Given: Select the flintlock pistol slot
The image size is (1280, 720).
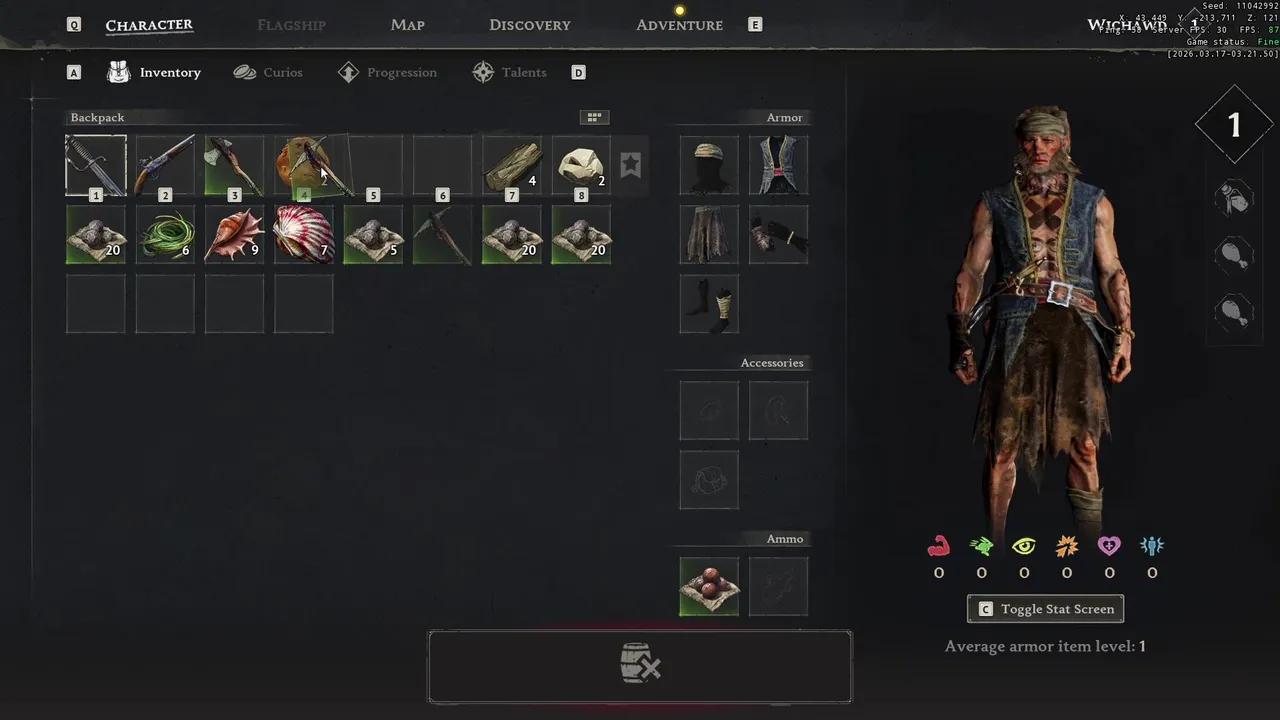Looking at the screenshot, I should click(165, 165).
